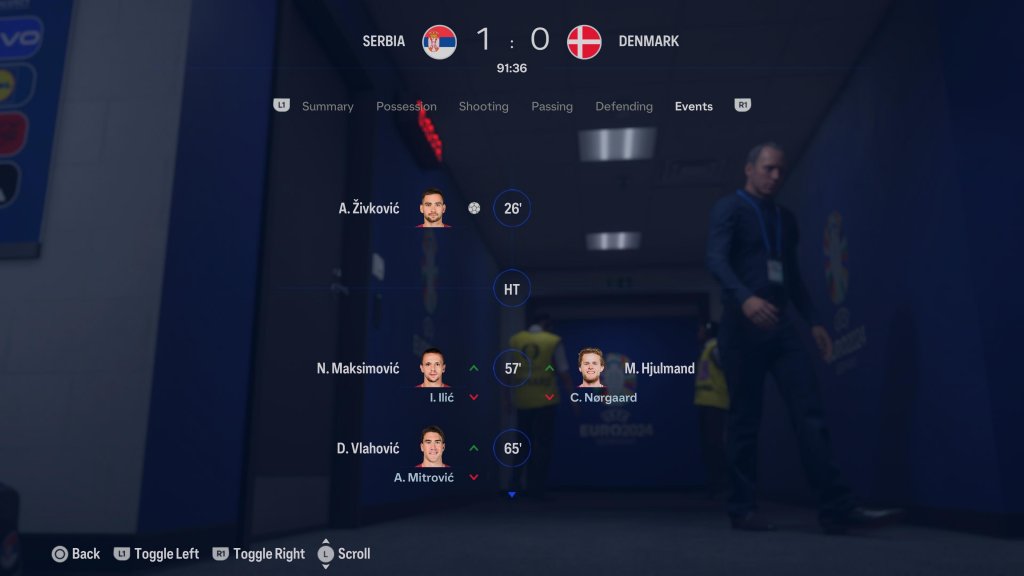Select D. Vlahović's substitution portrait
This screenshot has height=576, width=1024.
(x=433, y=448)
